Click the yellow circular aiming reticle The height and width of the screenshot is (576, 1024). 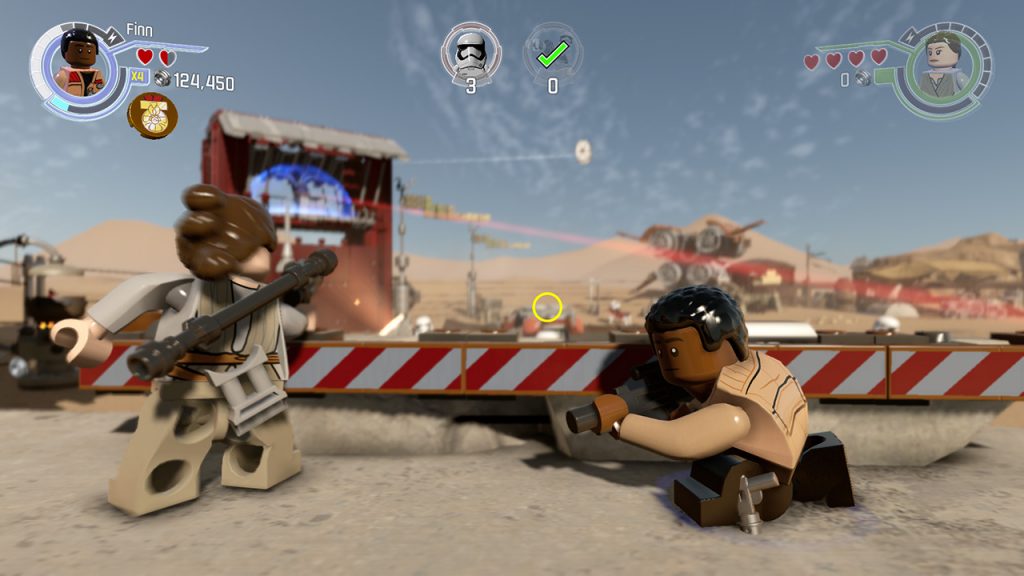(x=547, y=307)
